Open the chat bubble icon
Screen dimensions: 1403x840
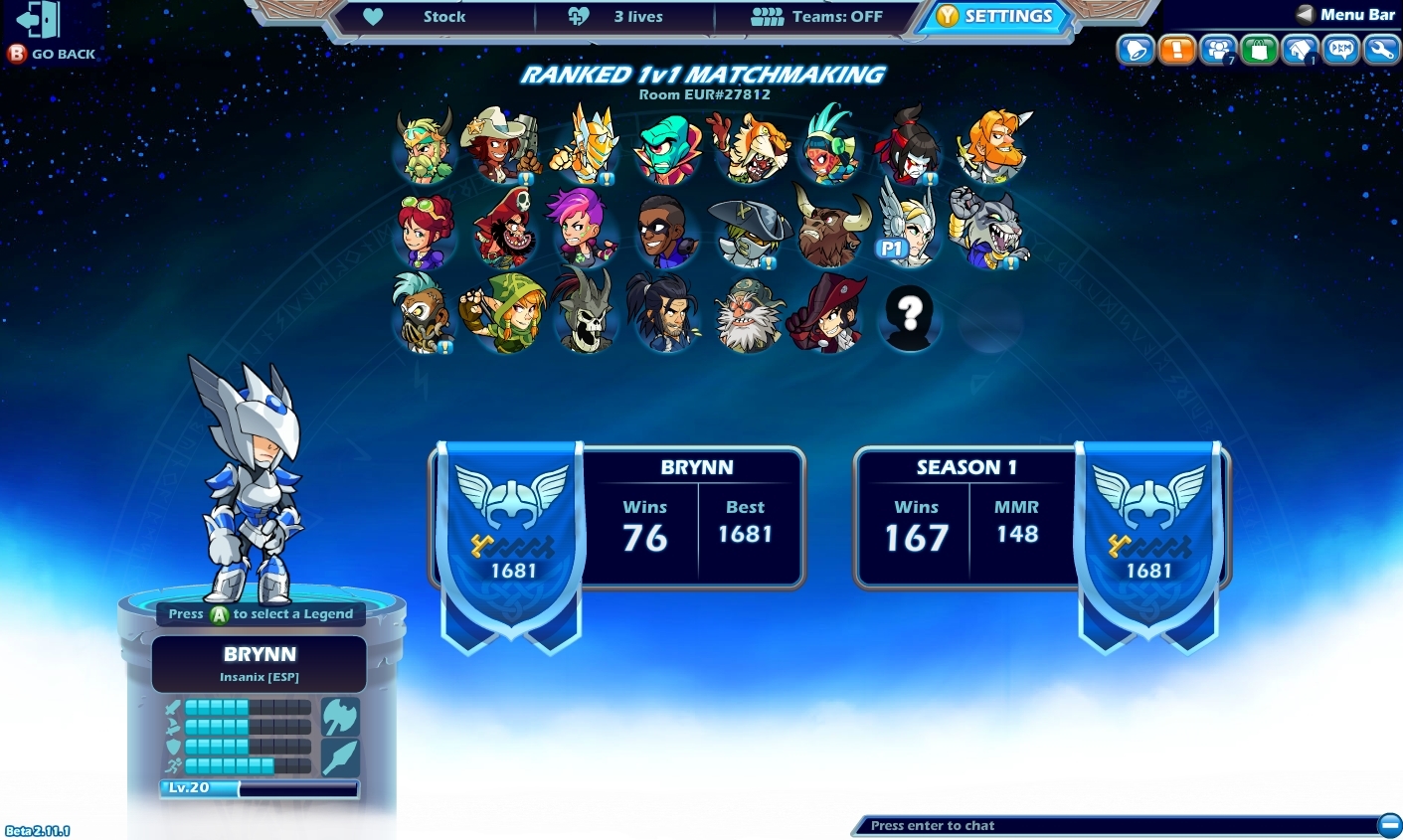click(1340, 49)
